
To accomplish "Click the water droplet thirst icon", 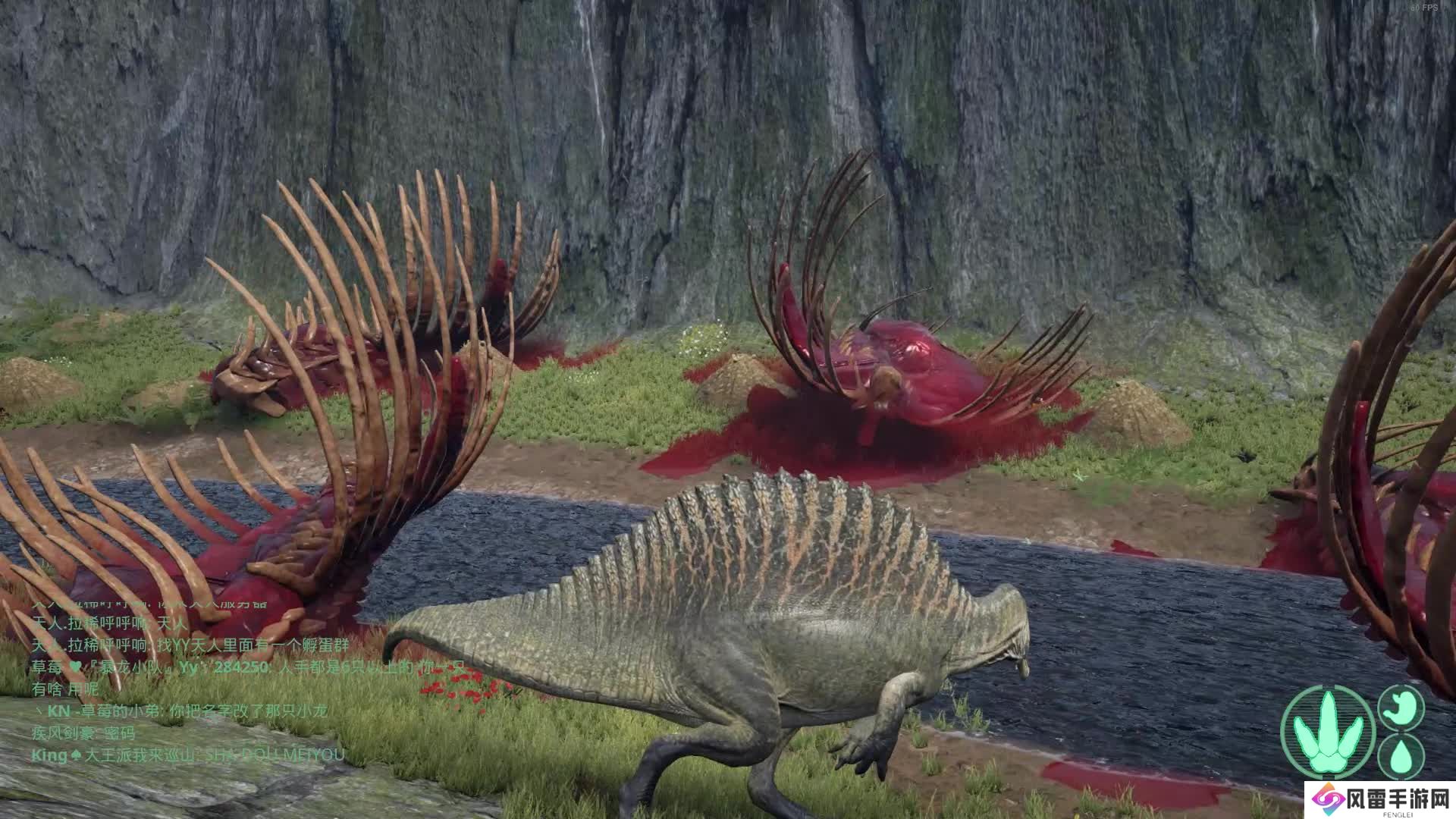I will 1401,756.
